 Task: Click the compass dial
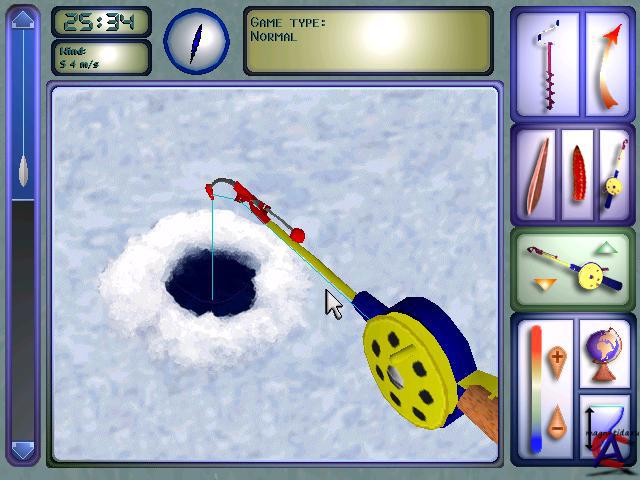point(196,41)
